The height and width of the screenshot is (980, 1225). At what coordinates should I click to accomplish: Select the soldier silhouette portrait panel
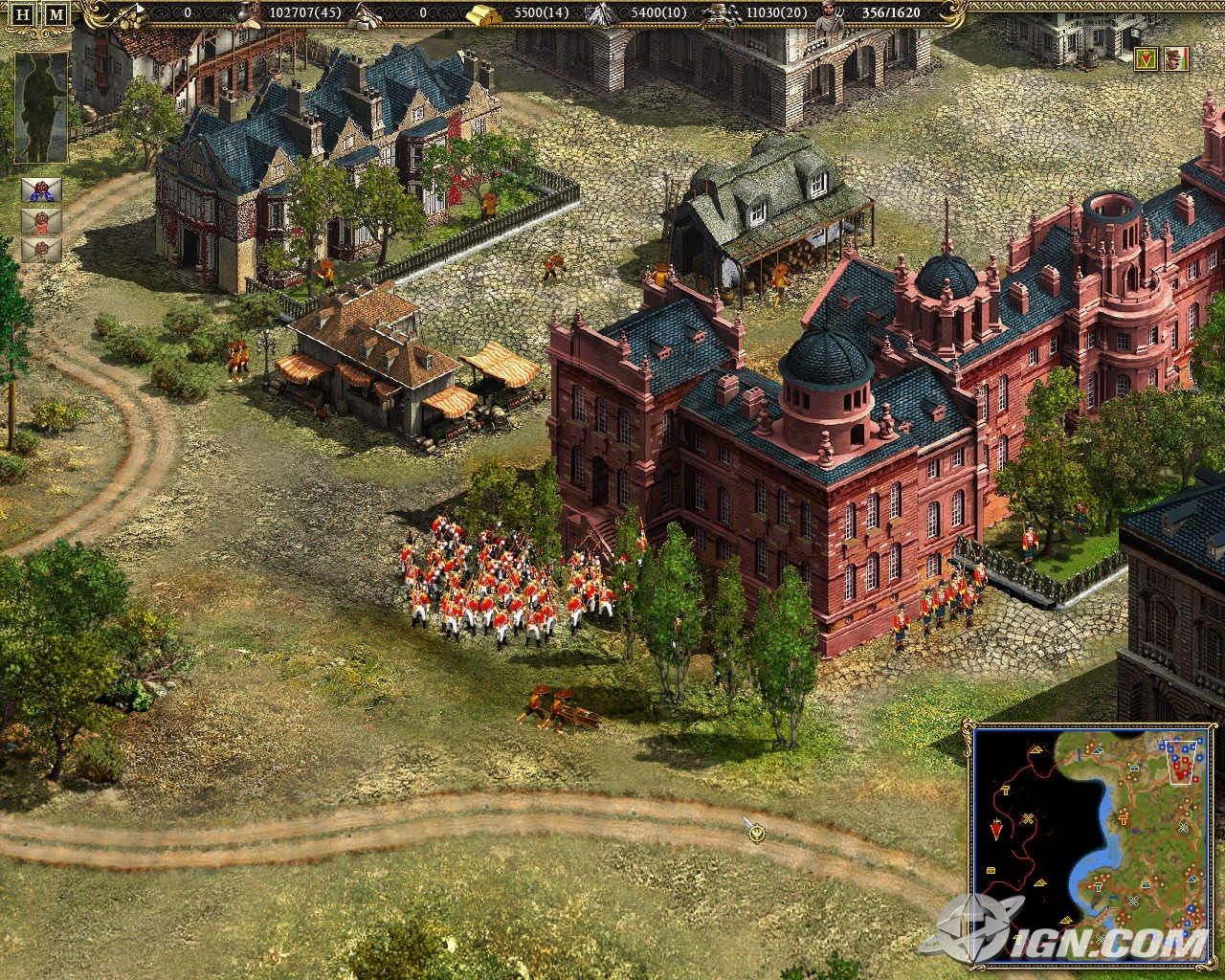click(42, 108)
